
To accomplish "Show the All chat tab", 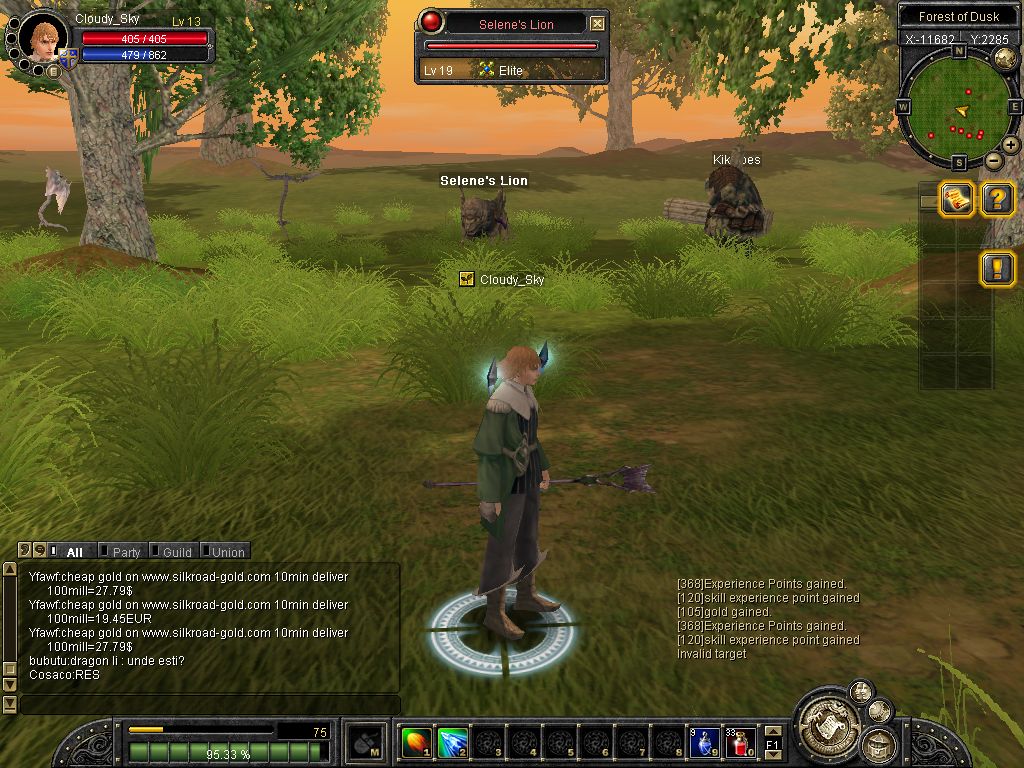I will pyautogui.click(x=74, y=551).
